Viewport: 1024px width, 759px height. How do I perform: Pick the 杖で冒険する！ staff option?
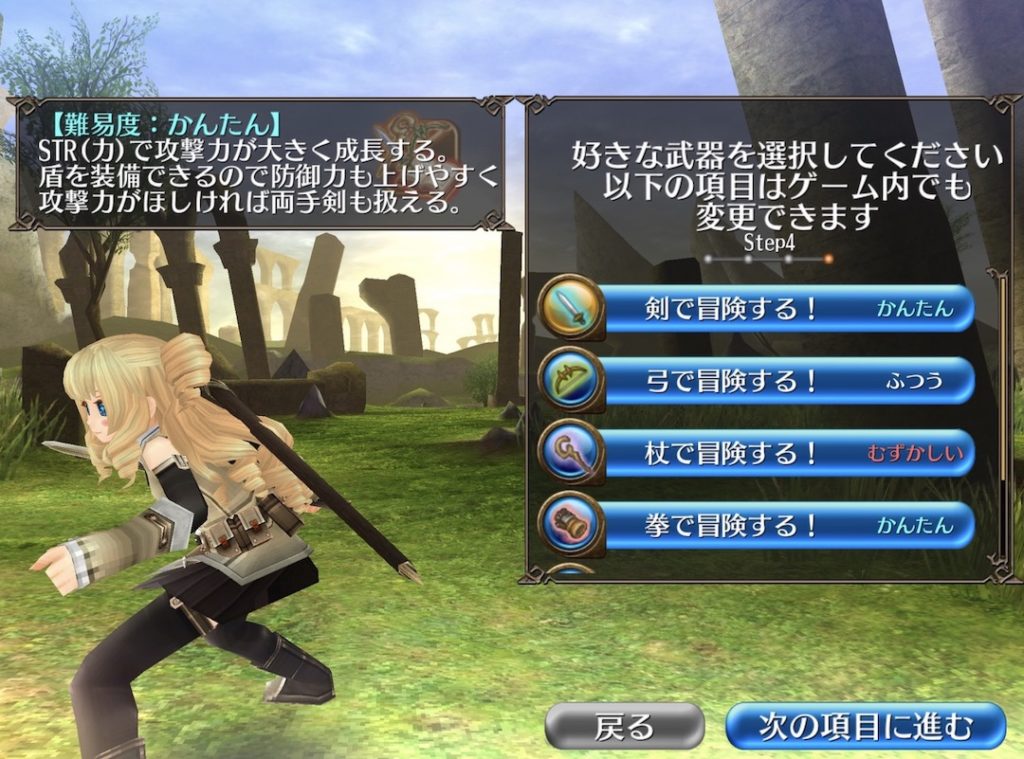click(x=785, y=454)
